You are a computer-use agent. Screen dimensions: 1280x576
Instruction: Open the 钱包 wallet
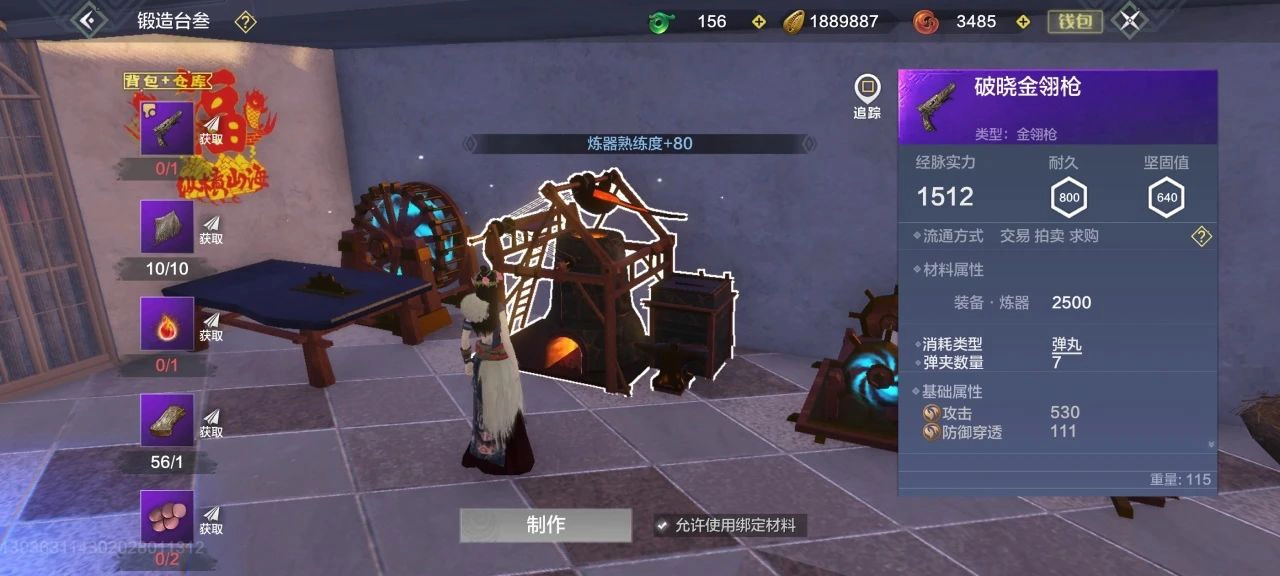click(1075, 21)
